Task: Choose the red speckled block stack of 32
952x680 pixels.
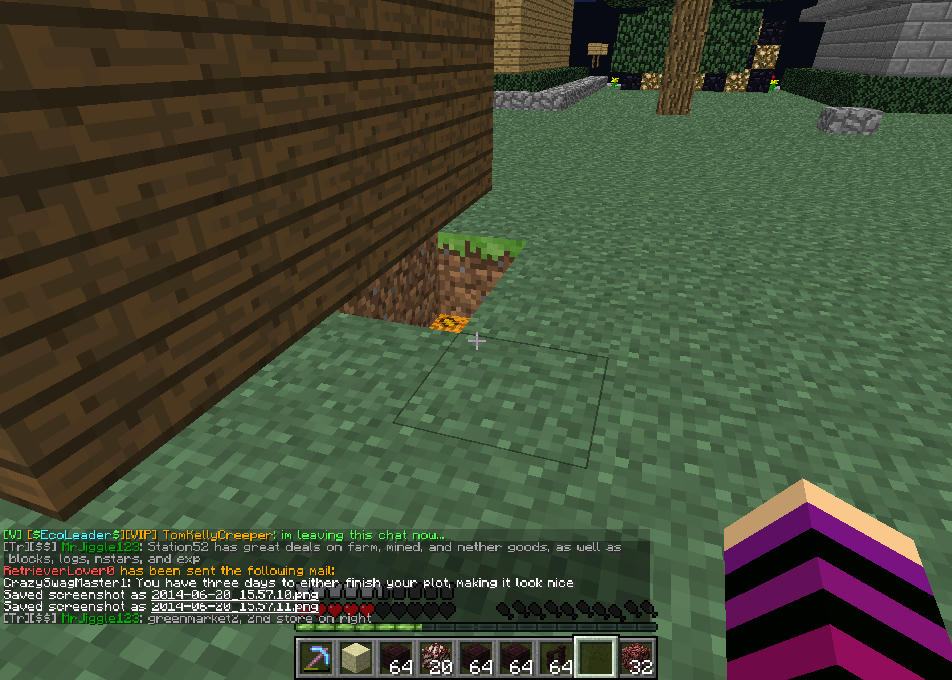Action: point(635,659)
